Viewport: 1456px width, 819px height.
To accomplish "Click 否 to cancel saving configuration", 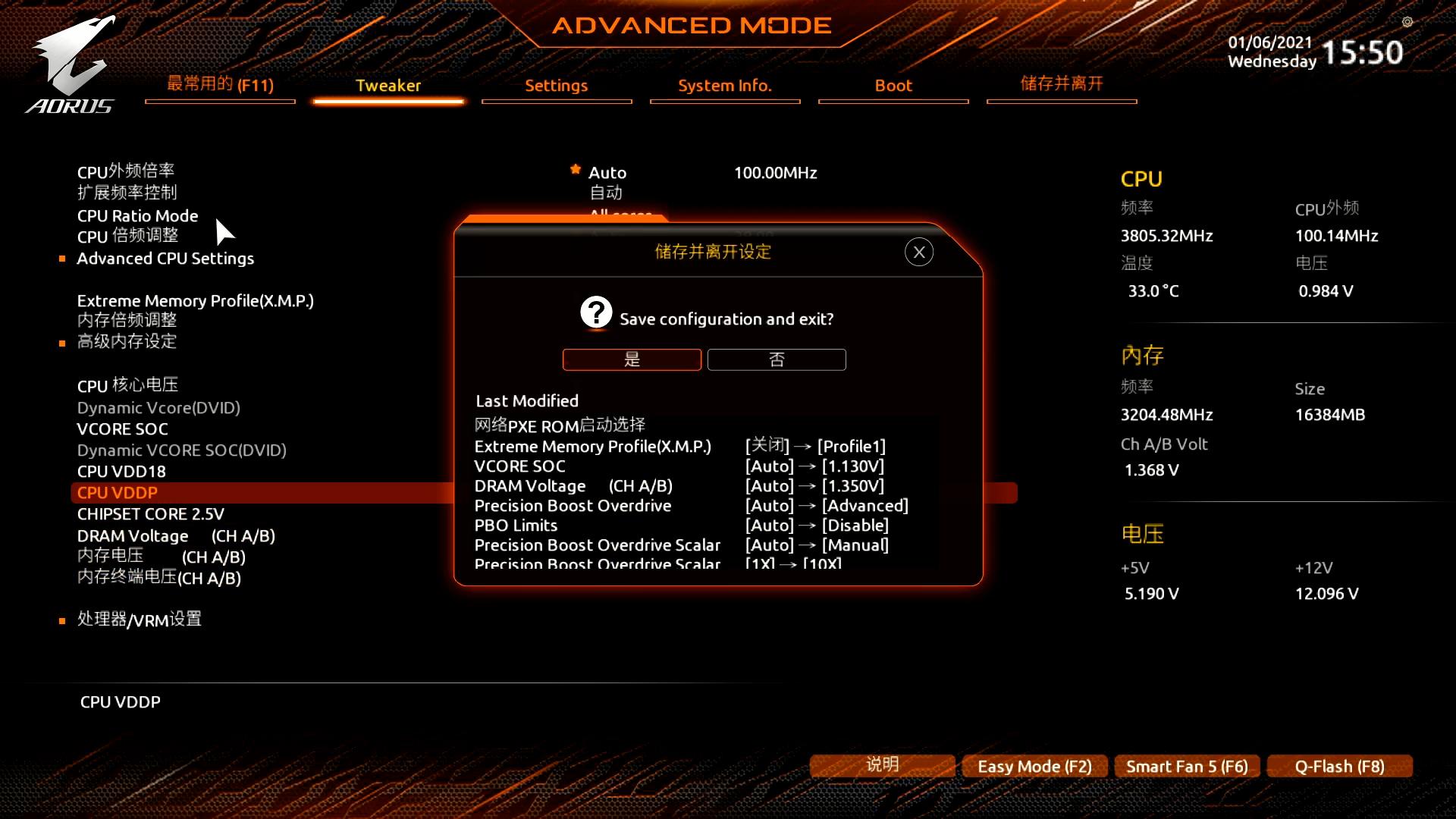I will pyautogui.click(x=777, y=359).
